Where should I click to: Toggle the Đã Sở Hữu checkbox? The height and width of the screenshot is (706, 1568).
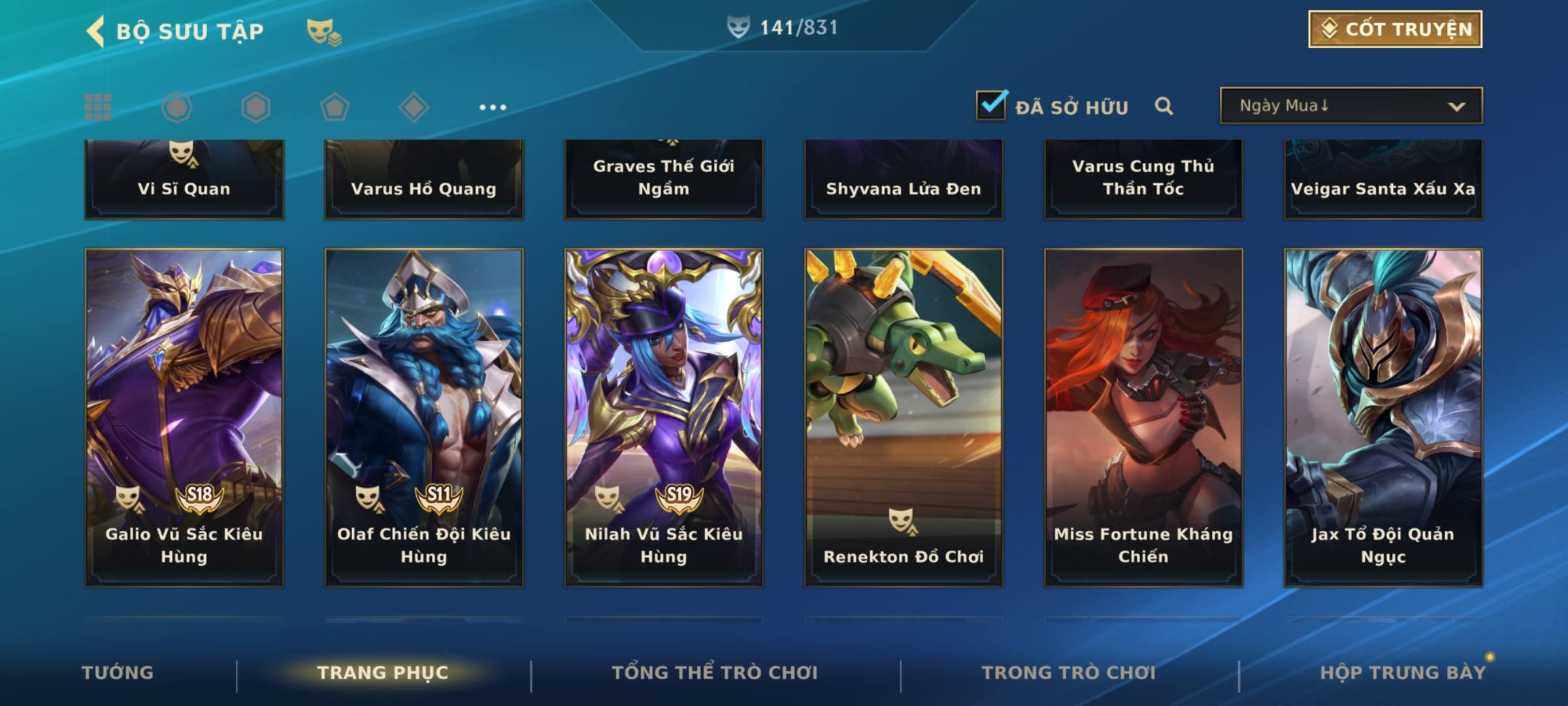pyautogui.click(x=991, y=105)
